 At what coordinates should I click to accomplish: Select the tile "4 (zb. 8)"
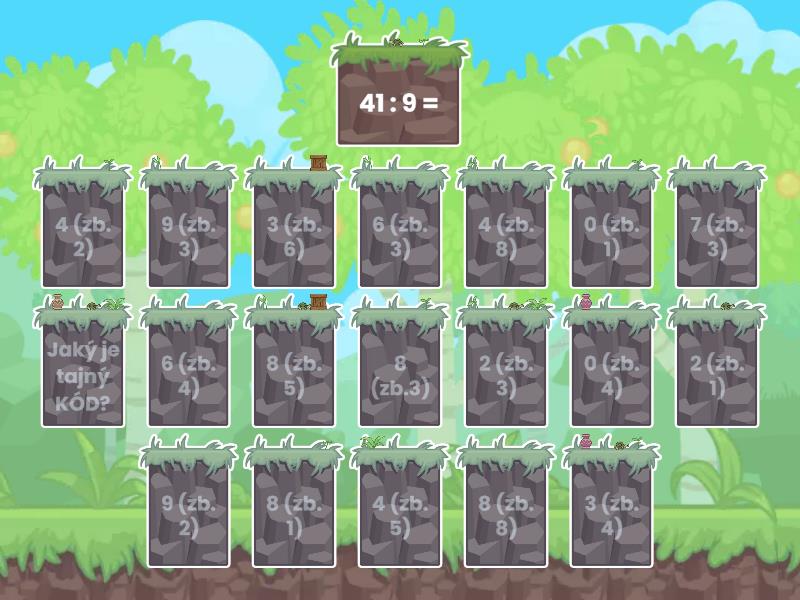(x=506, y=236)
